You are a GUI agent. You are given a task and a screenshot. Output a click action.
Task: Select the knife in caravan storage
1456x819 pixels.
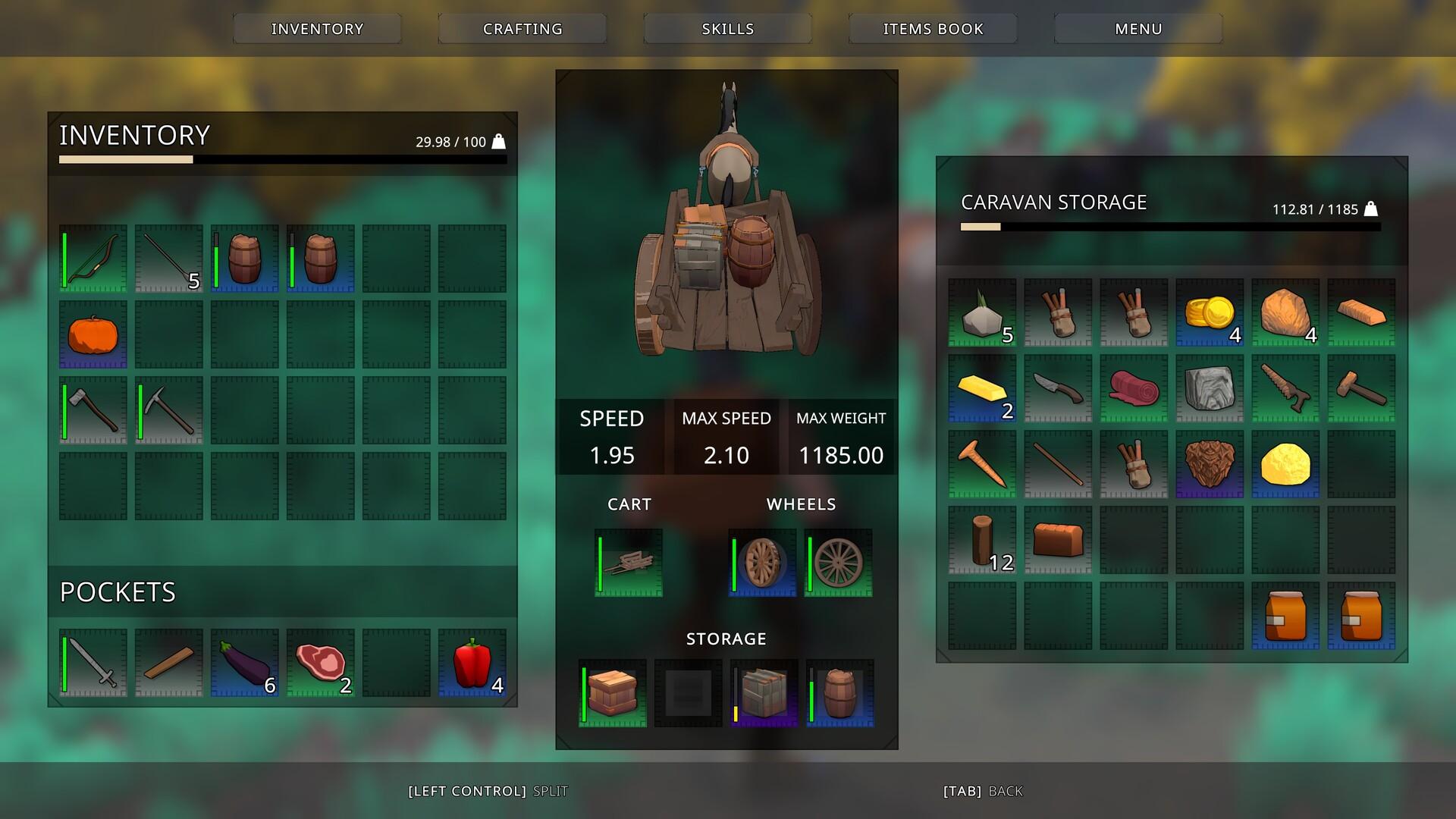[1057, 389]
